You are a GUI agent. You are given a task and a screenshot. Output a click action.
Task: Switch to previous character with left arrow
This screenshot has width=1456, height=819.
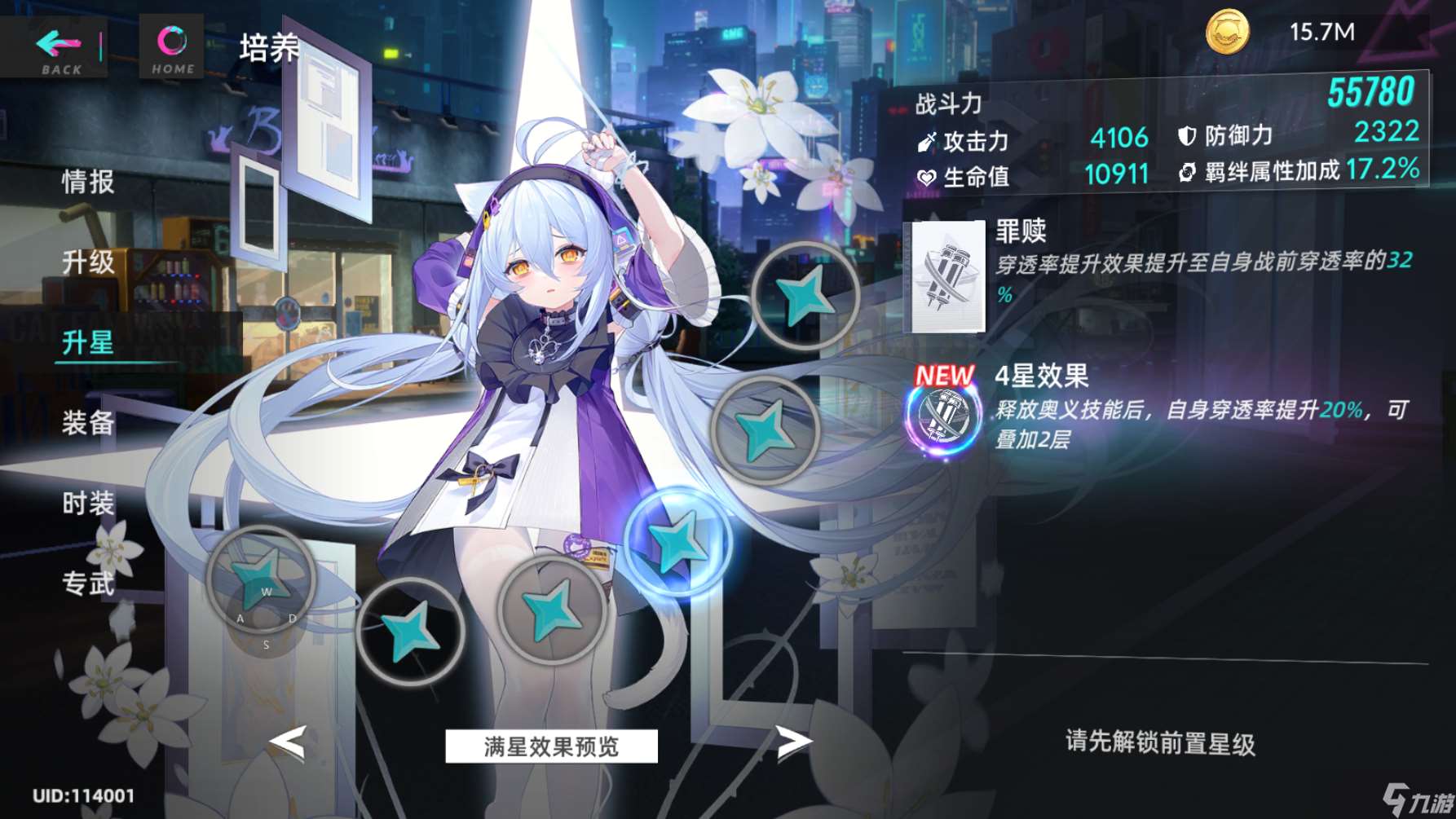pos(288,742)
